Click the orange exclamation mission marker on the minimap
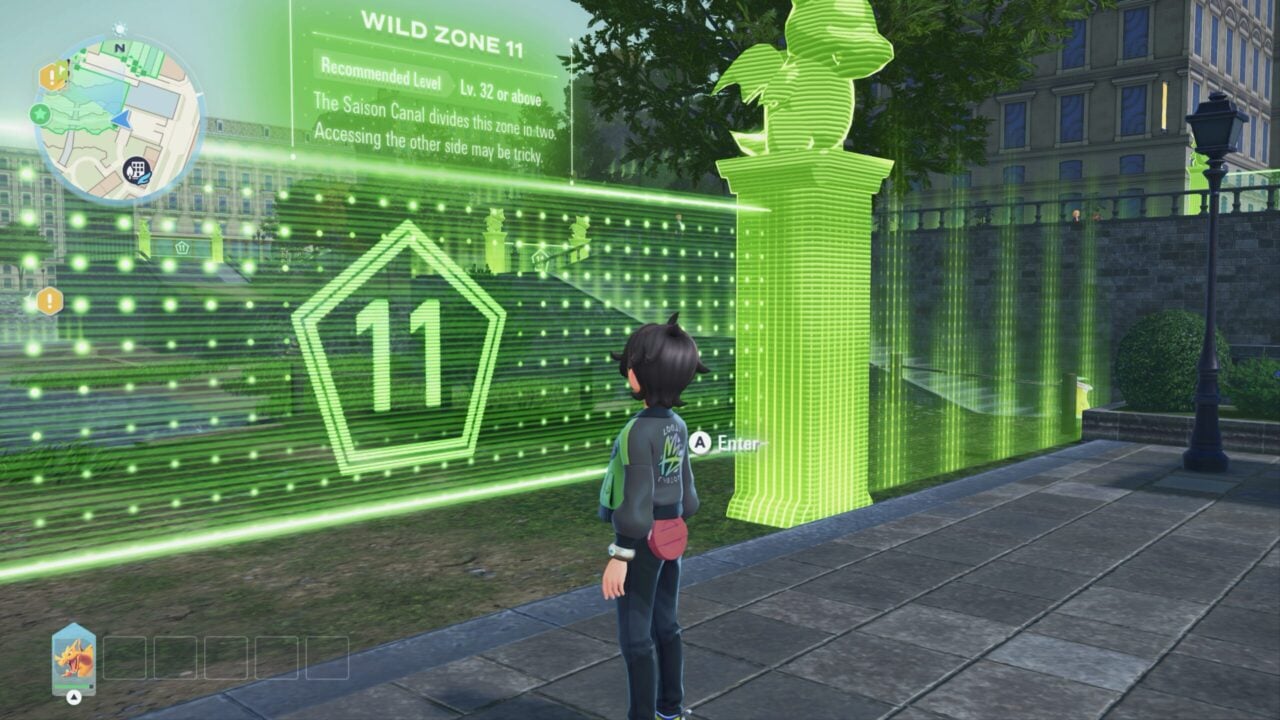Image resolution: width=1280 pixels, height=720 pixels. point(53,76)
